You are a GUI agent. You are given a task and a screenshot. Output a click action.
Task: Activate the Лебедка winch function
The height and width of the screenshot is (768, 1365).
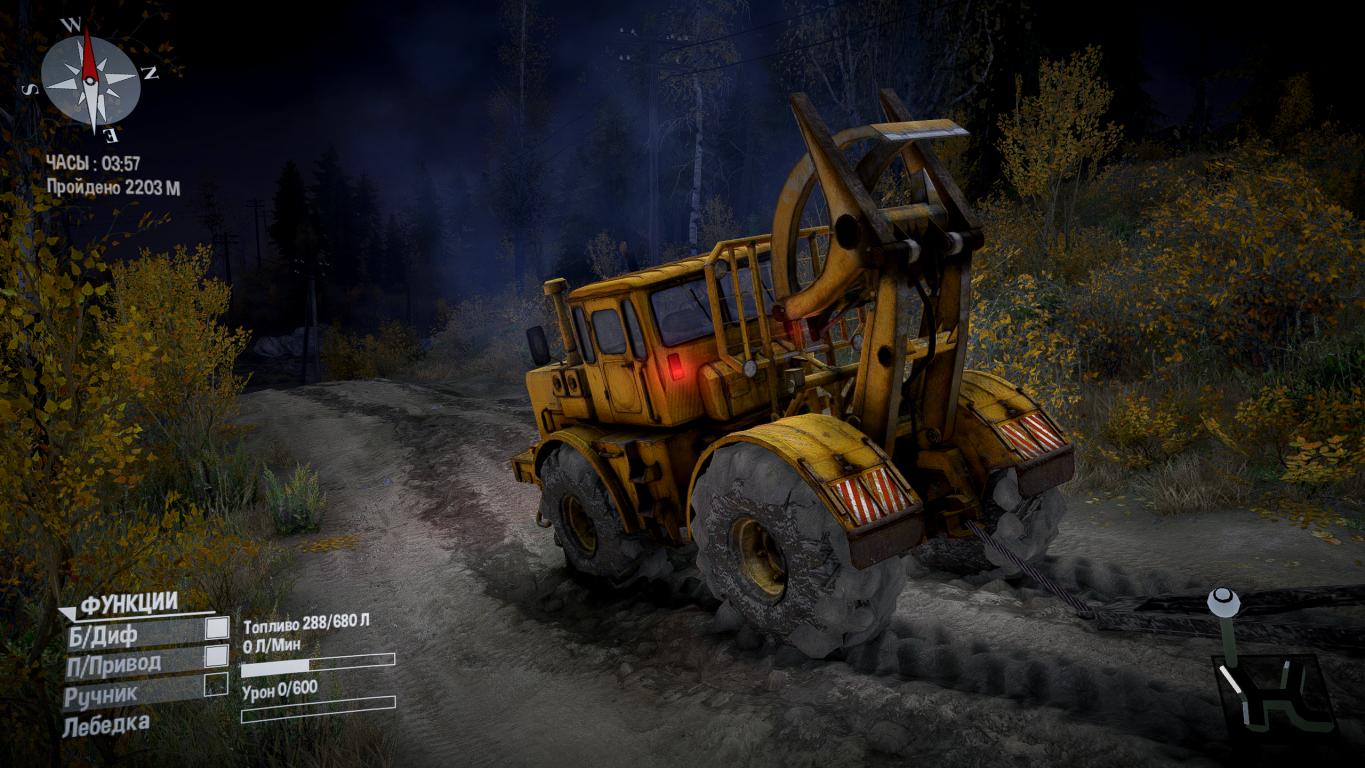(x=106, y=723)
